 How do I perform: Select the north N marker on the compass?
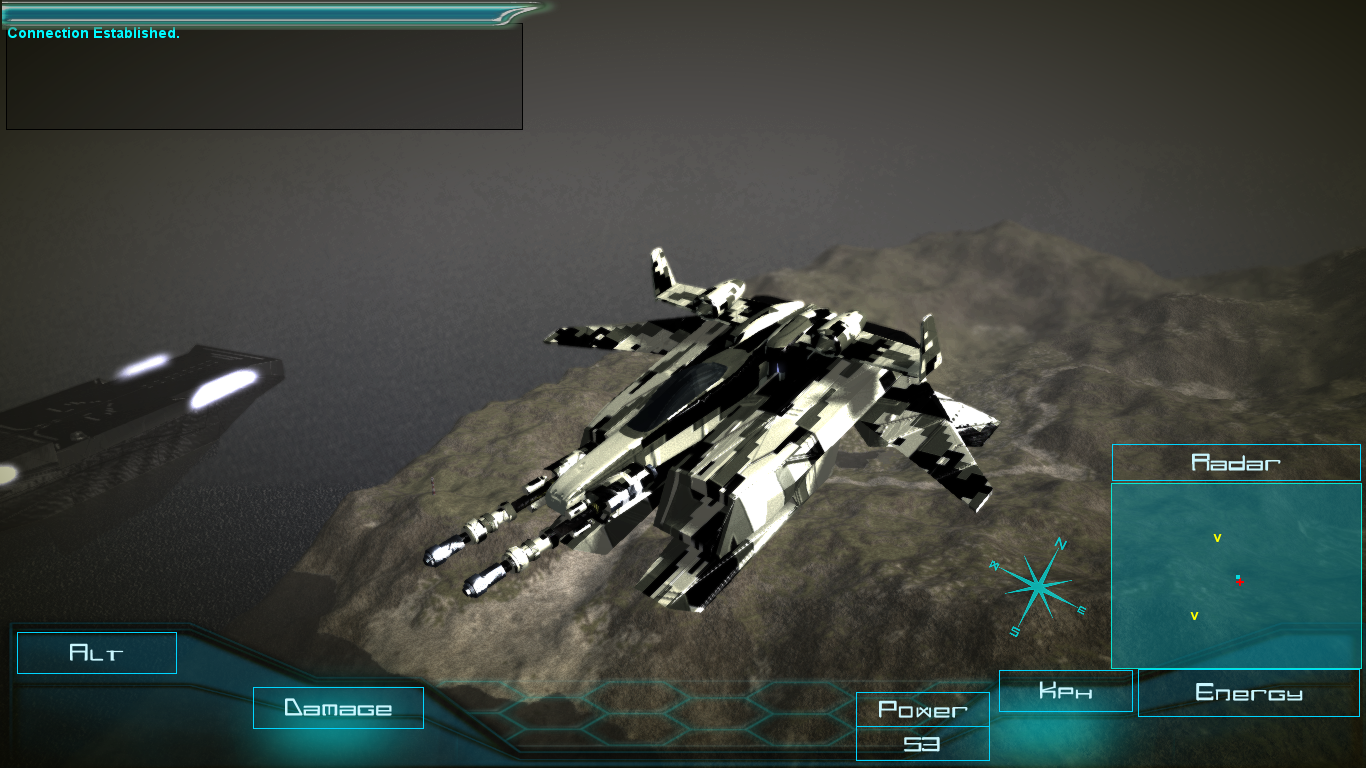click(1060, 543)
